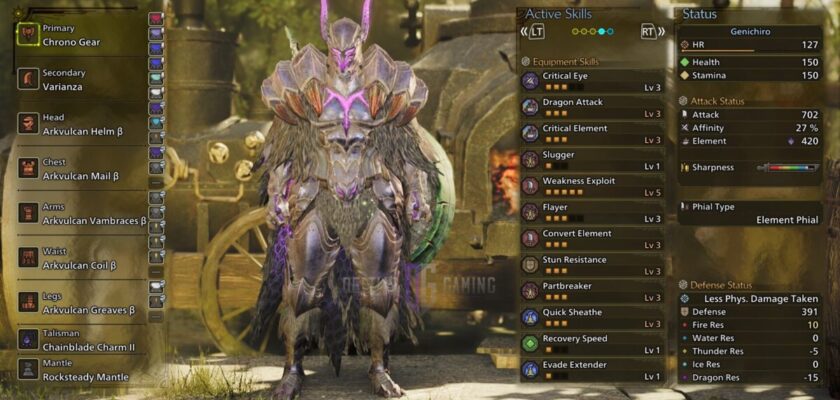Select the Weakness Exploit skill
Viewport: 840px width, 400px height.
[592, 186]
